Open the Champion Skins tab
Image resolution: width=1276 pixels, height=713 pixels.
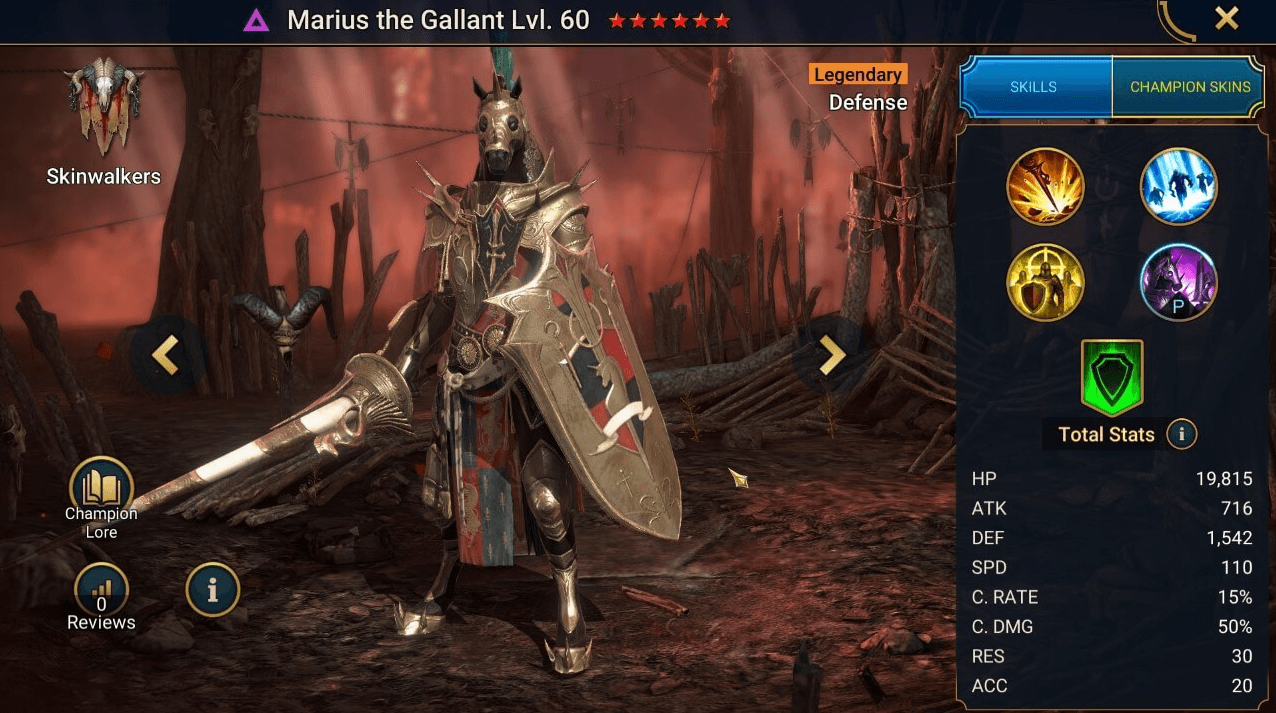[1190, 87]
